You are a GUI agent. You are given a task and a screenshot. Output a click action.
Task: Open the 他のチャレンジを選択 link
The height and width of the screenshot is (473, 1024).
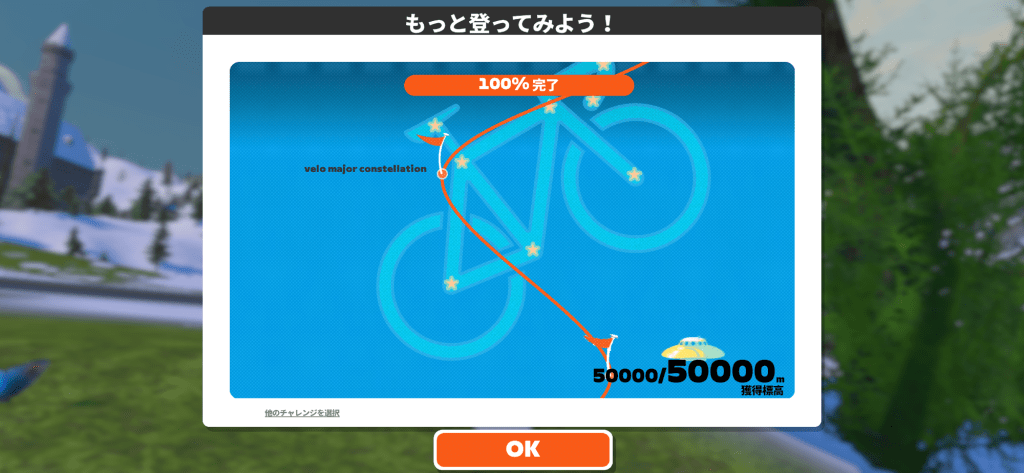tap(302, 413)
